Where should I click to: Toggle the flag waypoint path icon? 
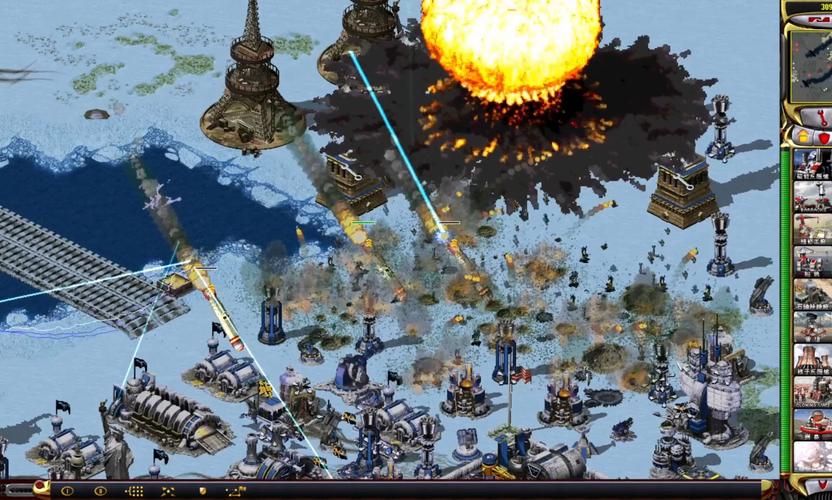[236, 491]
